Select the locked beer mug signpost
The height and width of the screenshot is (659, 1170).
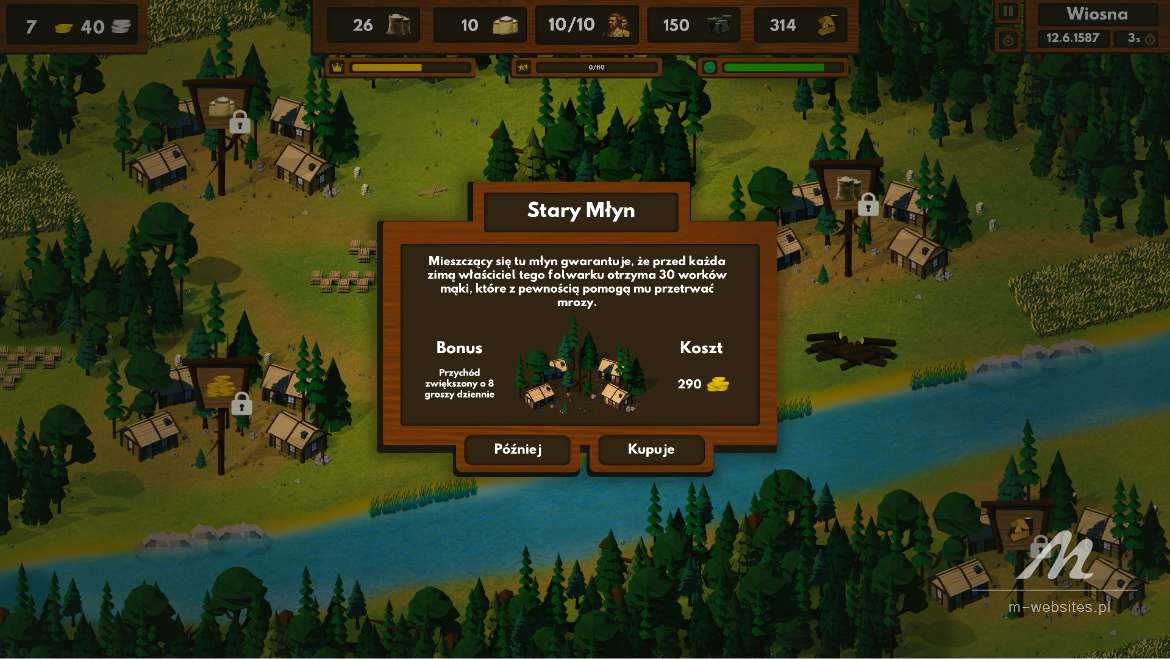pos(847,187)
